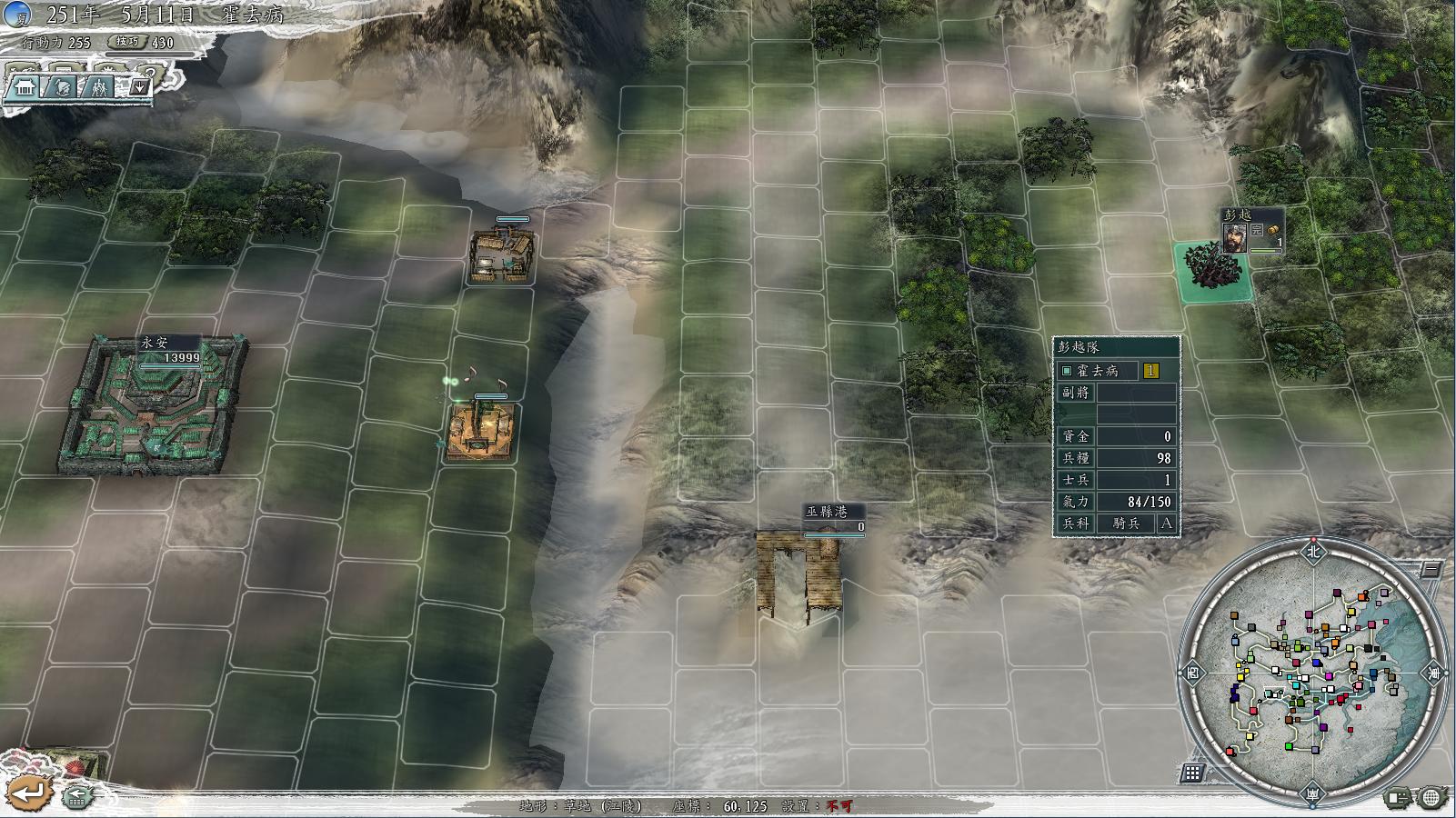Open the list panel icon by the globe
The height and width of the screenshot is (818, 1456).
[x=1398, y=797]
